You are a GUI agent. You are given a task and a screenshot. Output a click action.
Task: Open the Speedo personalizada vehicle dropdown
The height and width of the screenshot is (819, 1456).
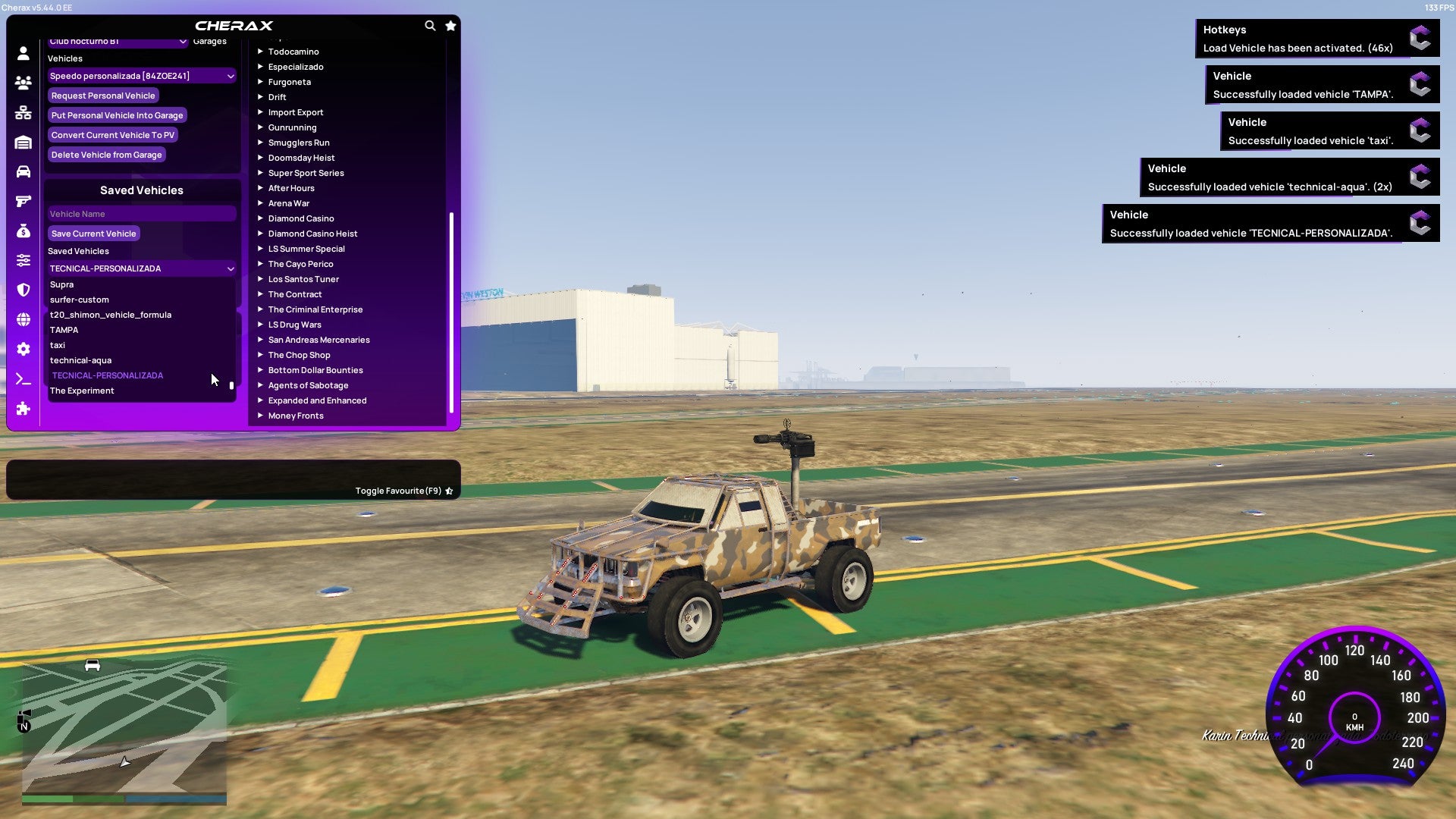point(141,76)
